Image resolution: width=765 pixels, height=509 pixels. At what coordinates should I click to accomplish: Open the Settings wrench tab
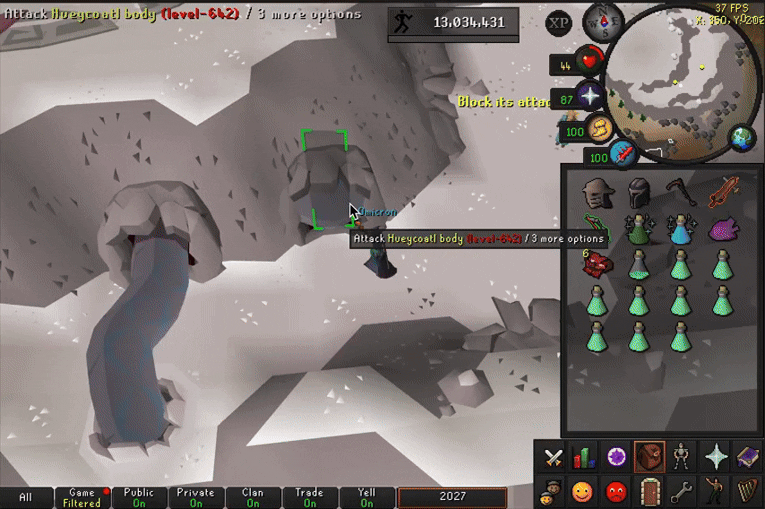click(681, 491)
